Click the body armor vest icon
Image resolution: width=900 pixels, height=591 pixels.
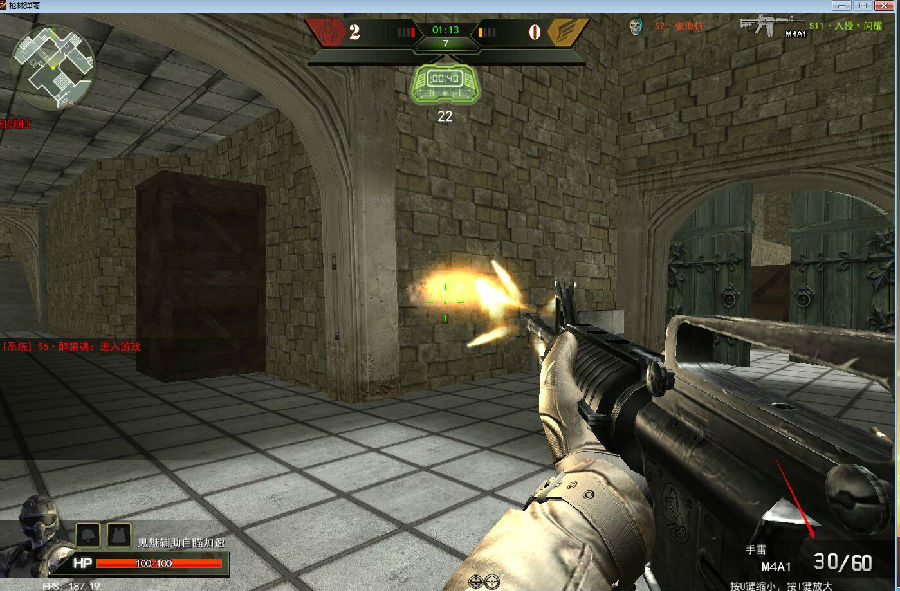119,535
